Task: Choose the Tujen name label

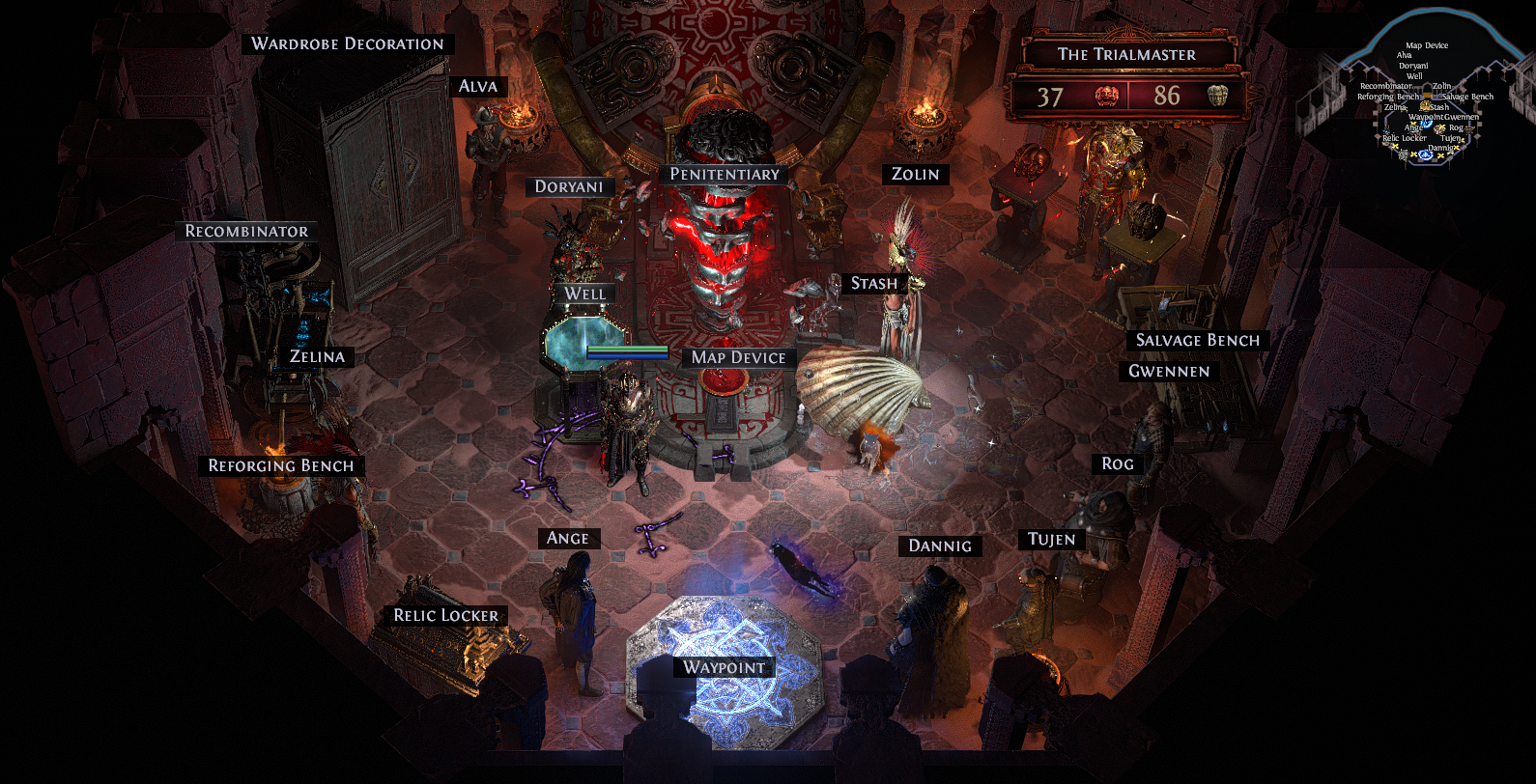Action: [1051, 539]
